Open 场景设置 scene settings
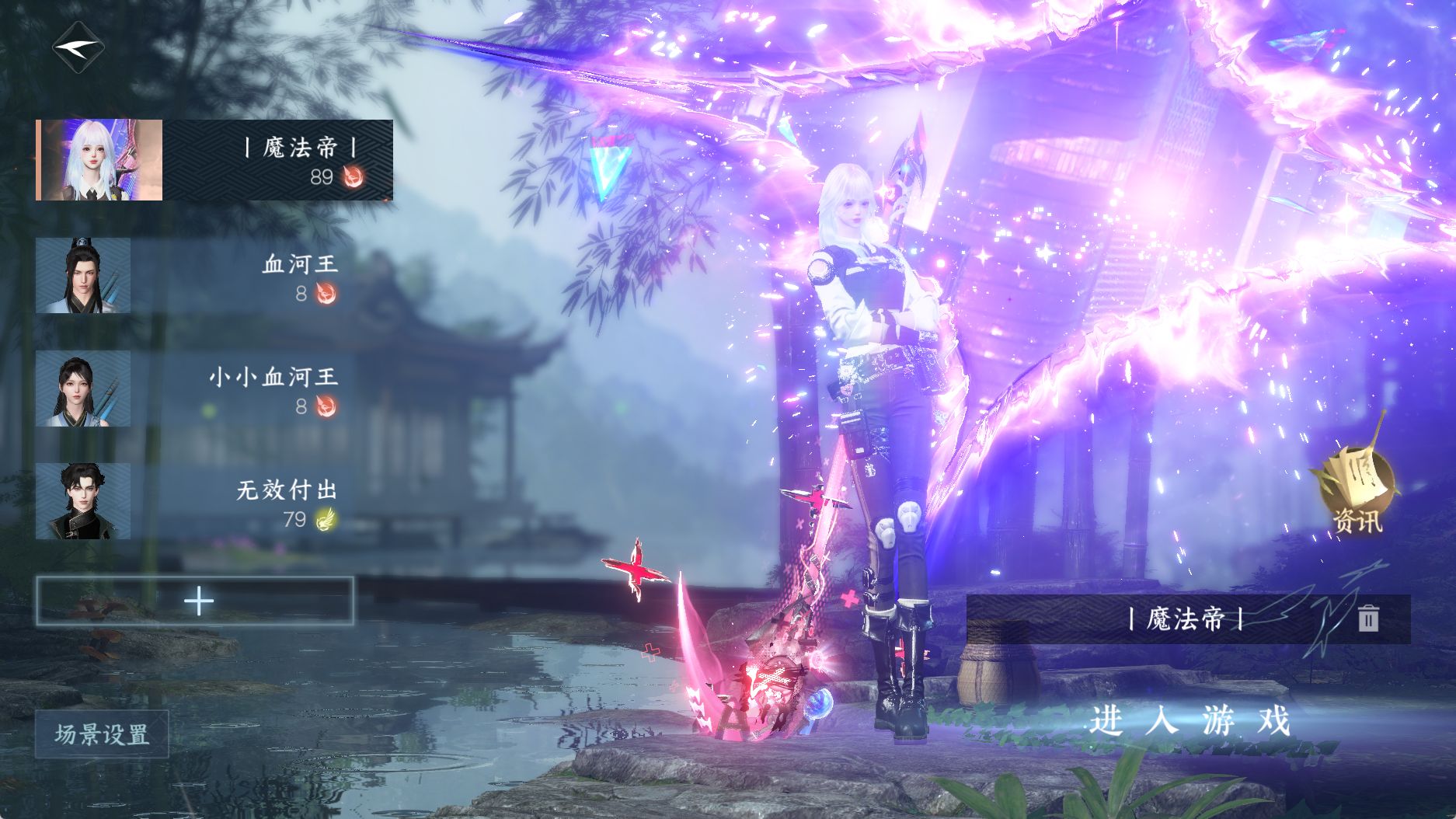 [102, 734]
